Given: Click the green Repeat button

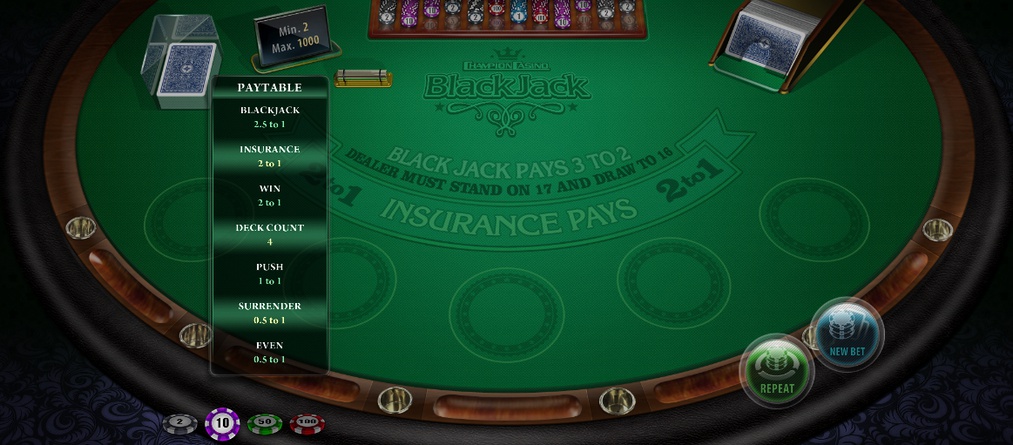Looking at the screenshot, I should tap(777, 370).
